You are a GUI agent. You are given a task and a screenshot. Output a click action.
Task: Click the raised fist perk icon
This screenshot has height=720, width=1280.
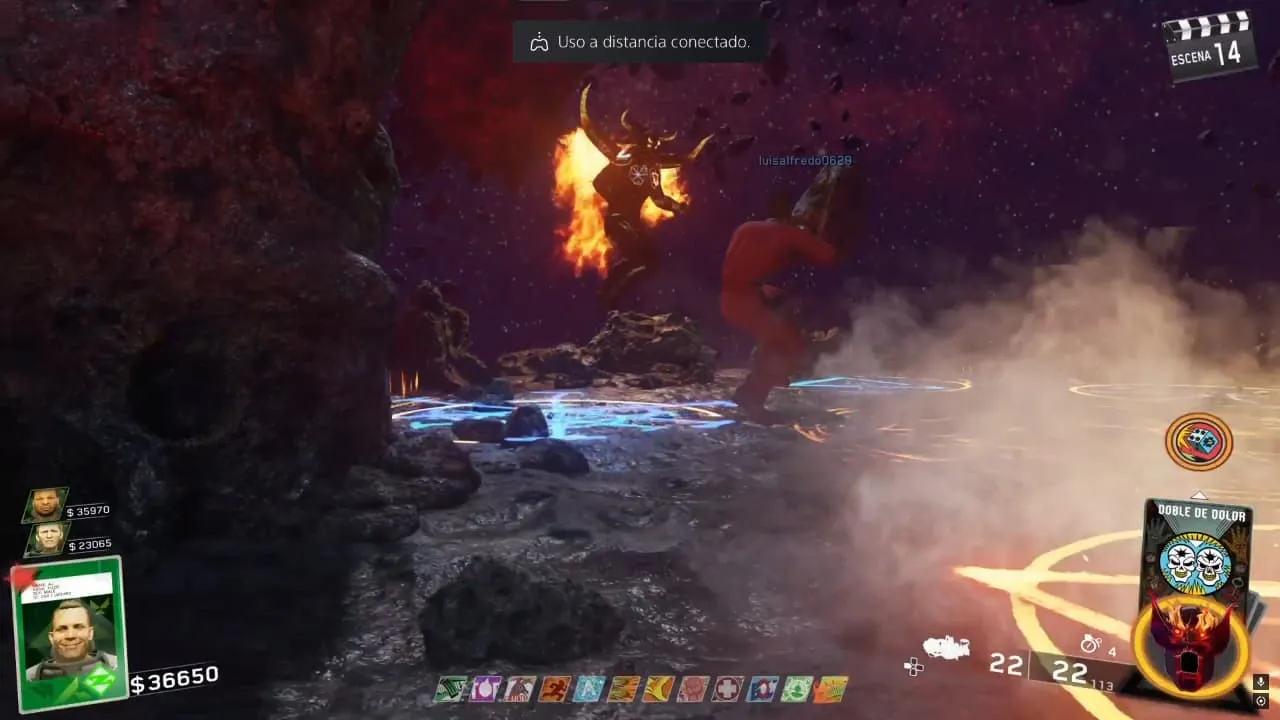click(692, 689)
